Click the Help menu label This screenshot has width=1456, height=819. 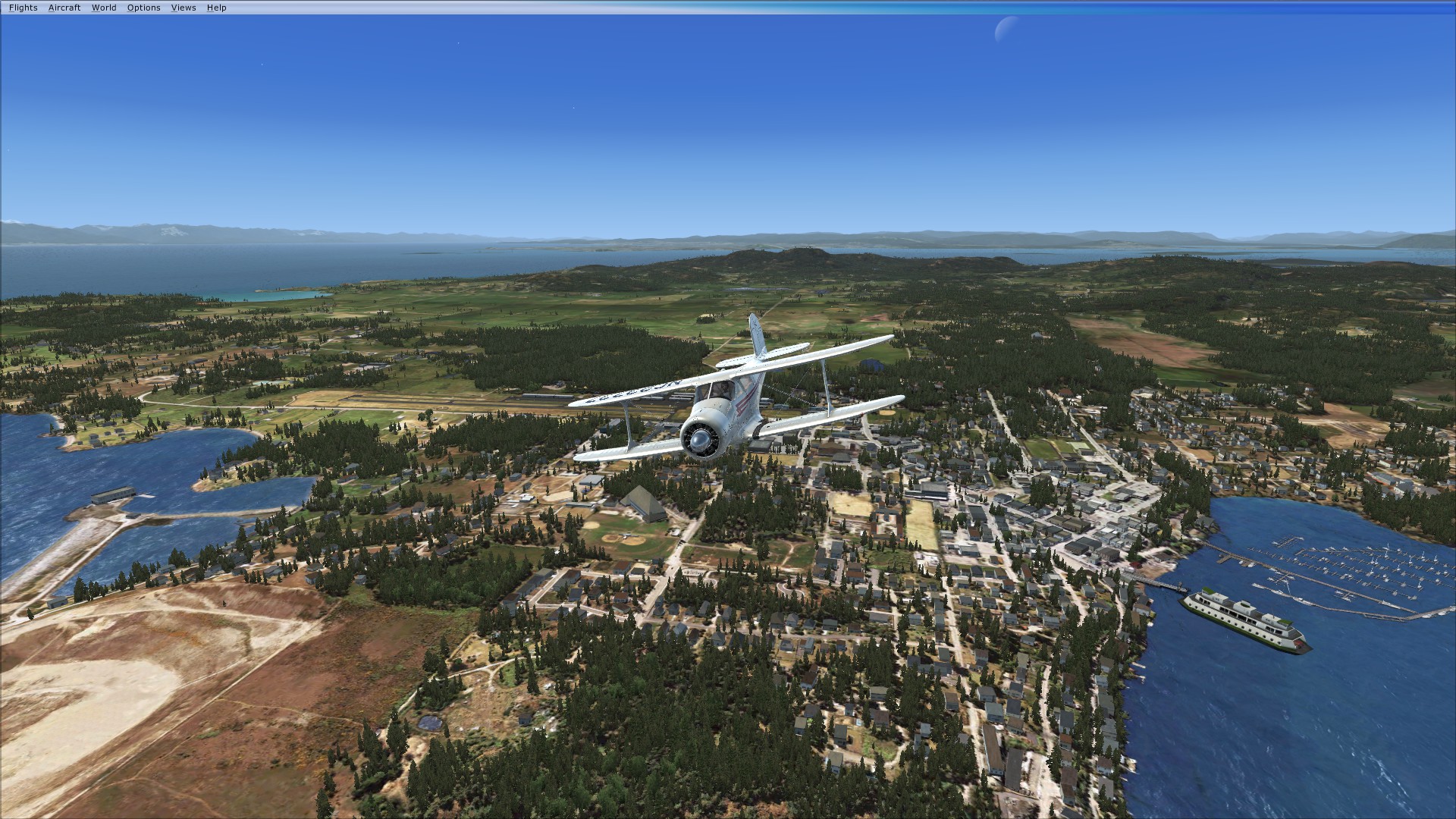click(216, 7)
